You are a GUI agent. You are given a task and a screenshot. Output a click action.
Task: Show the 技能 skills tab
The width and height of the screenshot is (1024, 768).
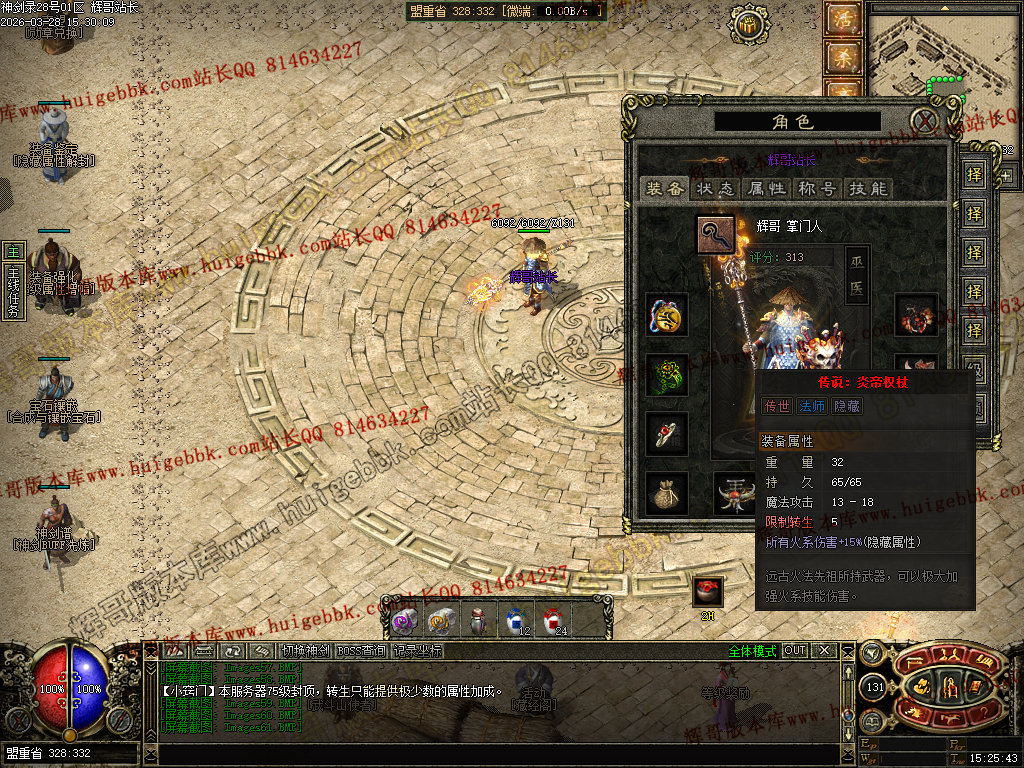coord(867,188)
